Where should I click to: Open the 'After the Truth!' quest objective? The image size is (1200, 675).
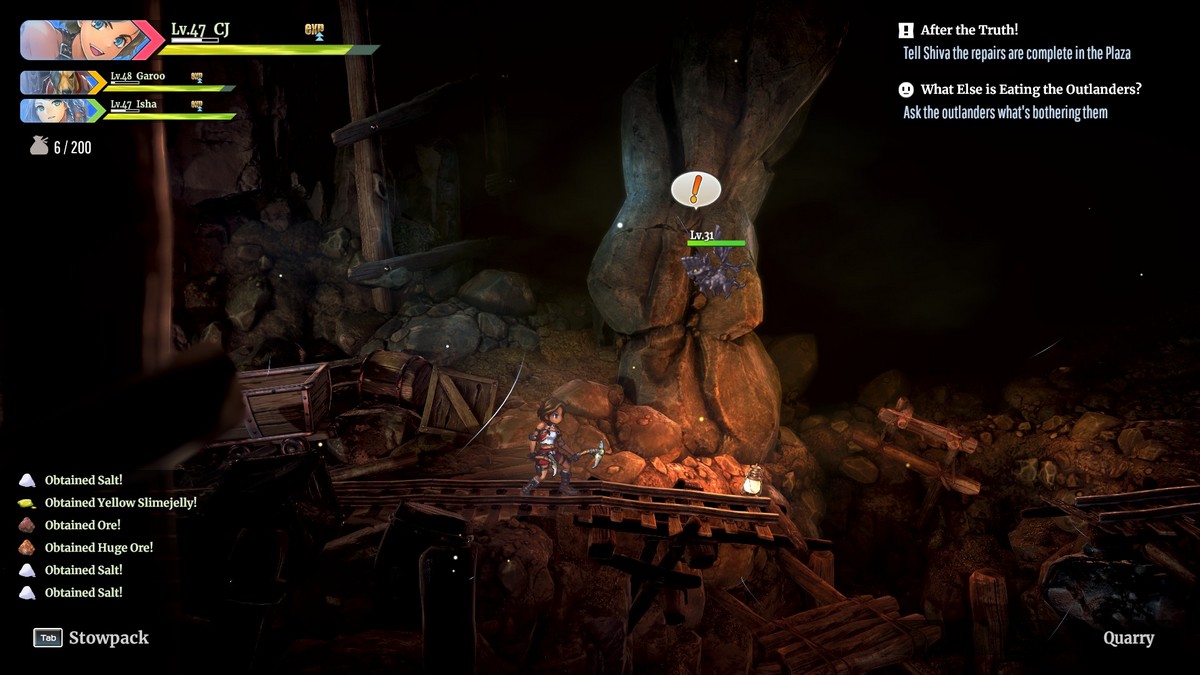[x=969, y=30]
